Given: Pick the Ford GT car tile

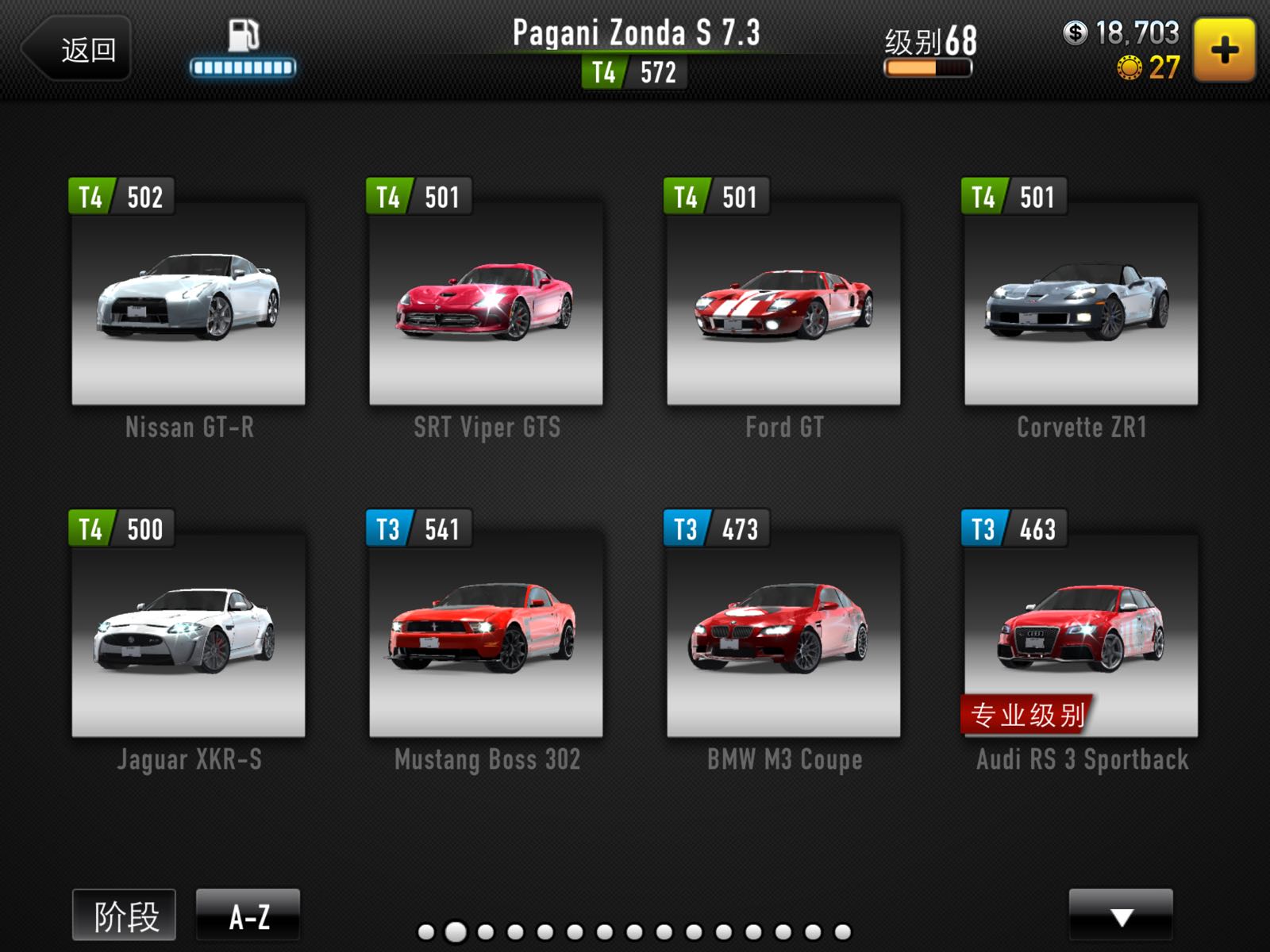Looking at the screenshot, I should [x=783, y=303].
